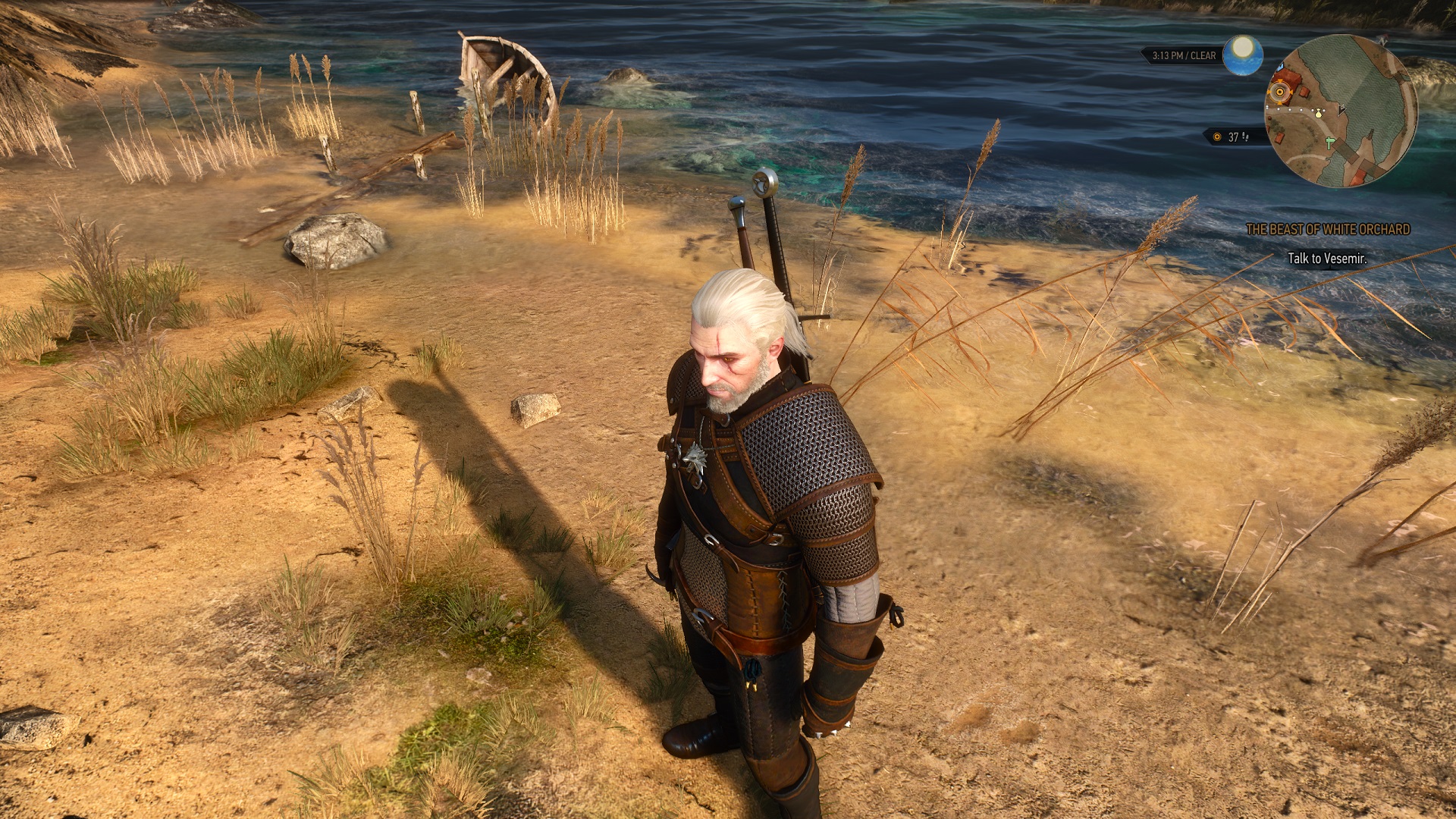
Task: Click the orange quest objective marker on minimap
Action: pos(1279,93)
